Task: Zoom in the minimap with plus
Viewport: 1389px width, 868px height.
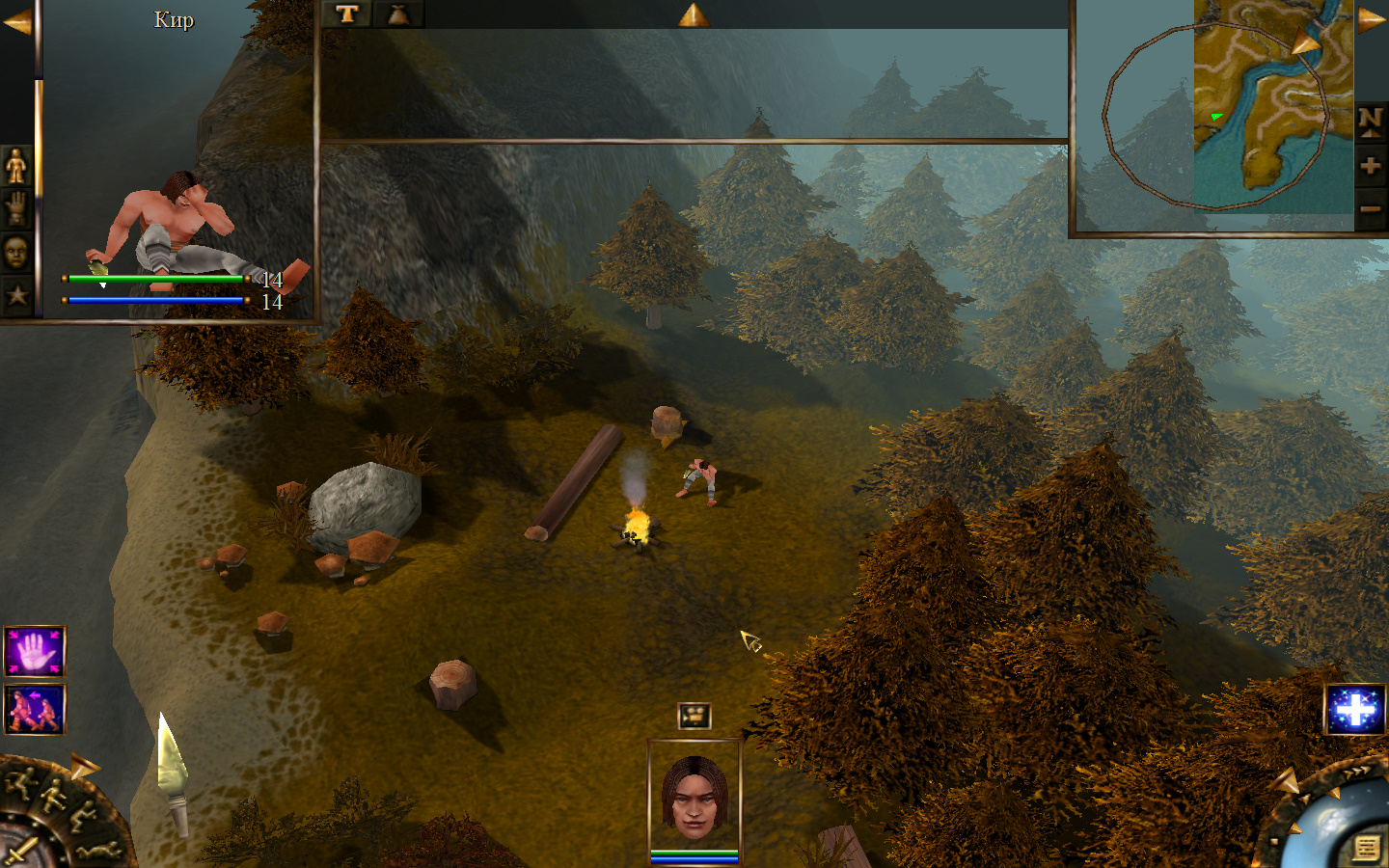Action: click(x=1371, y=166)
